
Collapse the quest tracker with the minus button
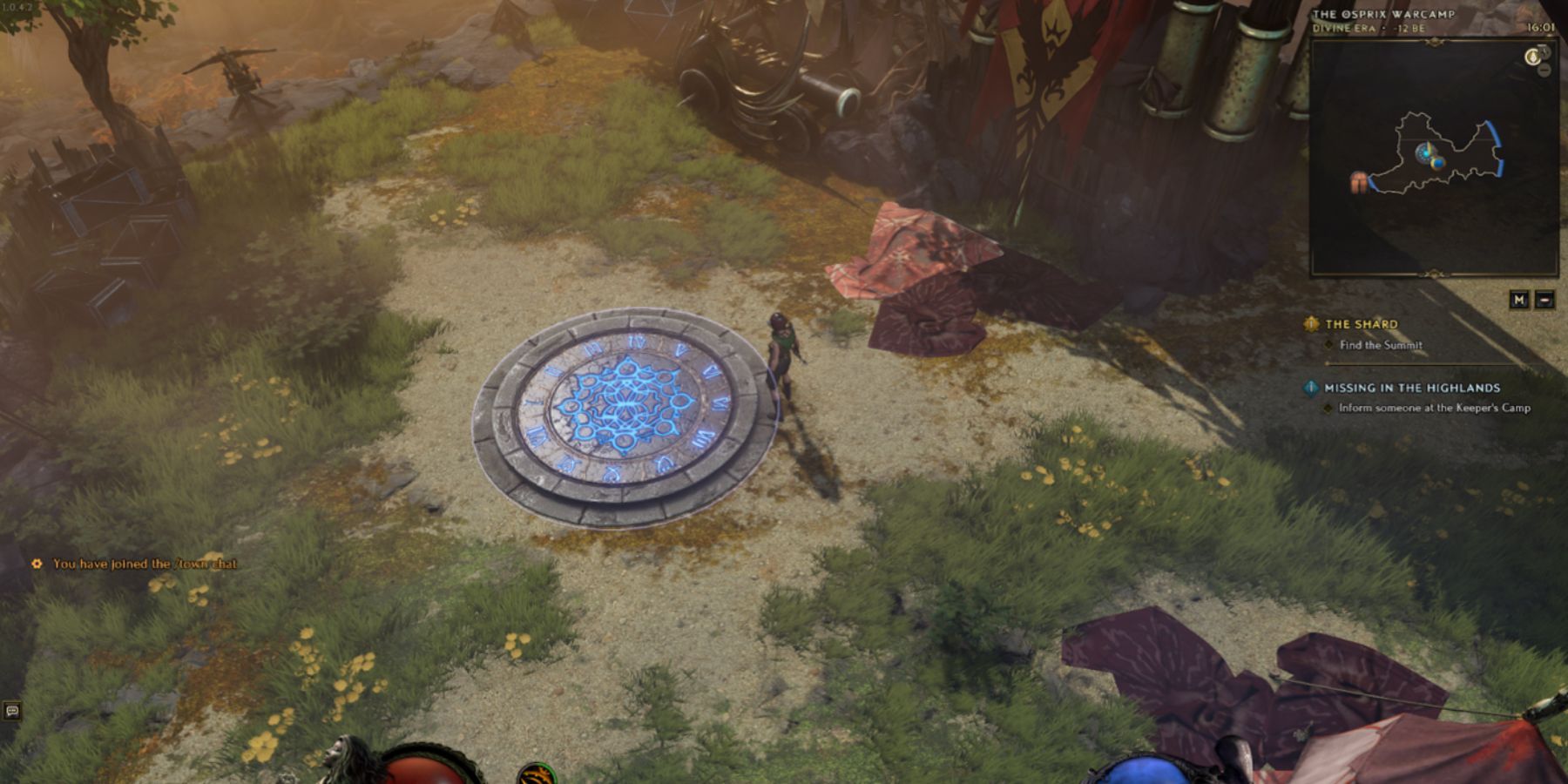(x=1544, y=299)
